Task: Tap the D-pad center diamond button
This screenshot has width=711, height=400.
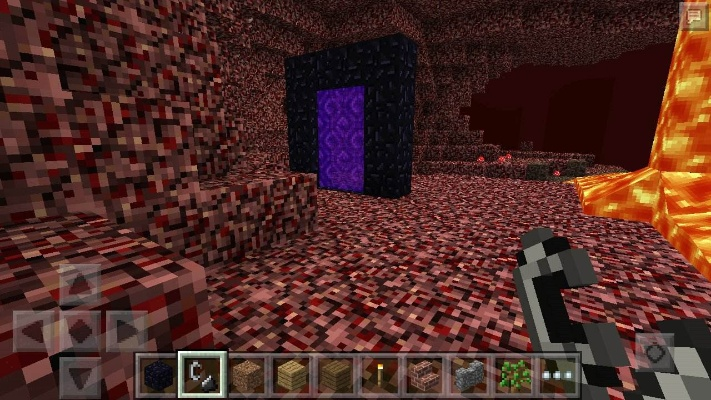Action: (x=82, y=328)
